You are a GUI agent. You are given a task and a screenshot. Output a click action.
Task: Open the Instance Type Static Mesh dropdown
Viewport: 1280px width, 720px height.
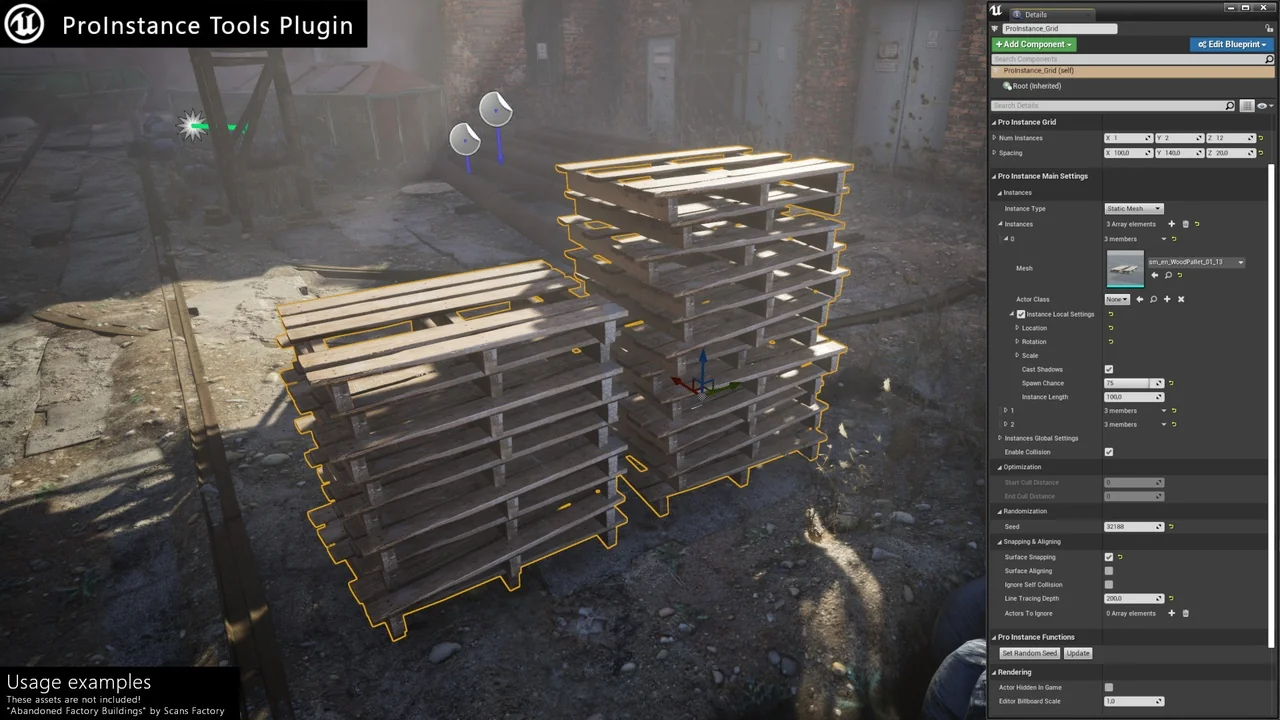1133,208
